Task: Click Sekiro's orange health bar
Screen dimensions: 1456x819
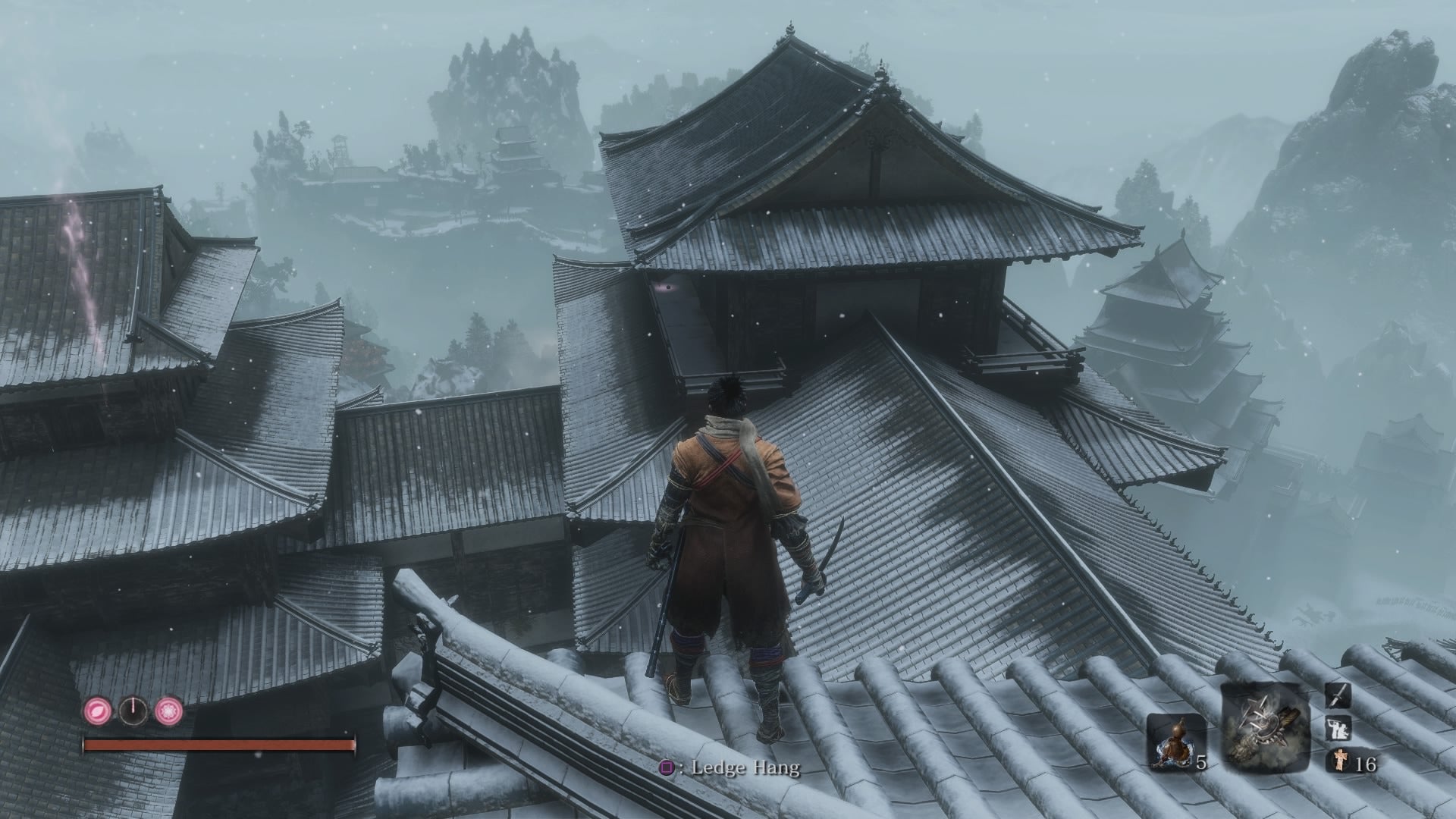Action: pos(220,745)
